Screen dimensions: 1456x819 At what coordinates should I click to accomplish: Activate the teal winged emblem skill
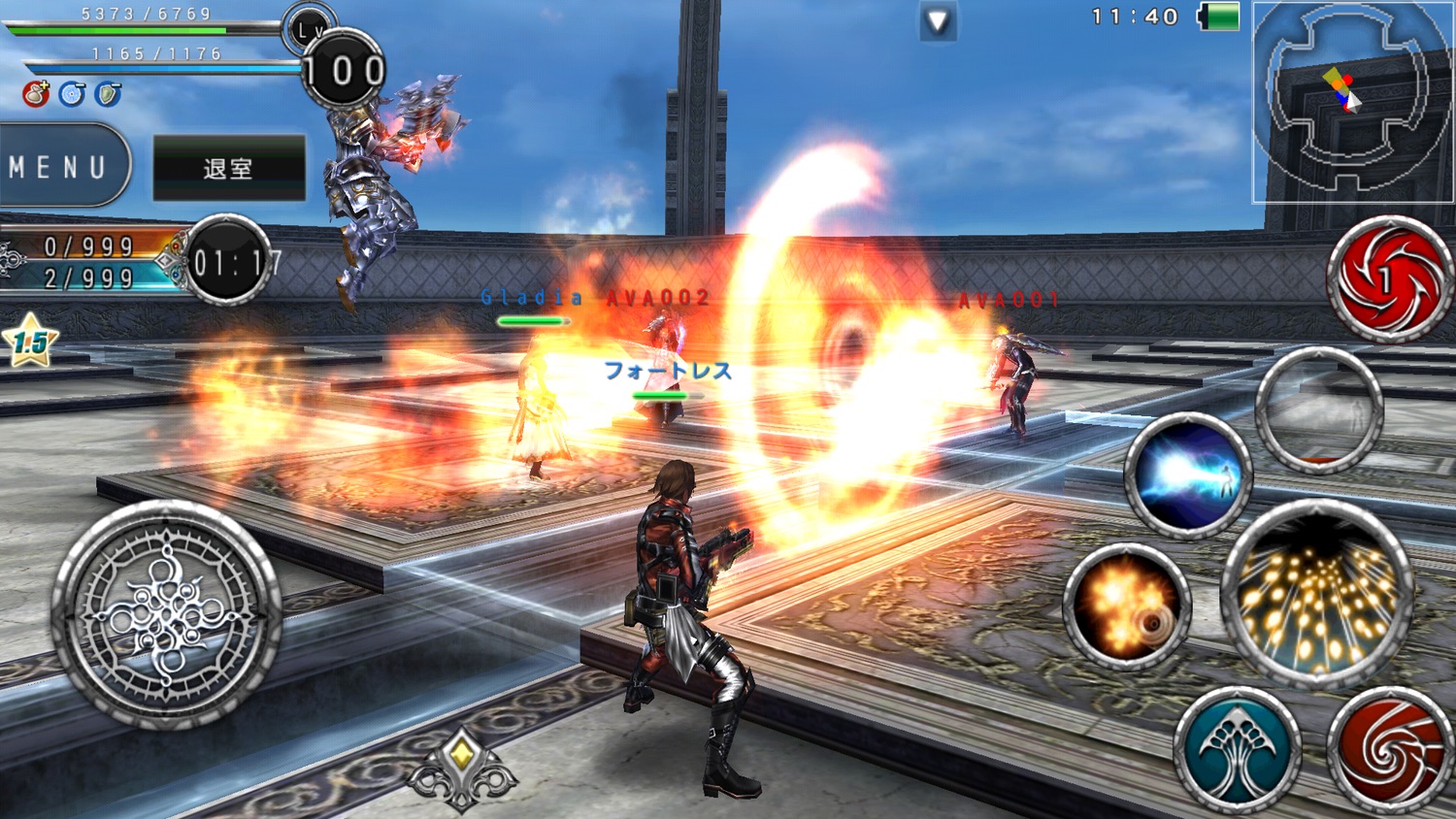(x=1237, y=750)
